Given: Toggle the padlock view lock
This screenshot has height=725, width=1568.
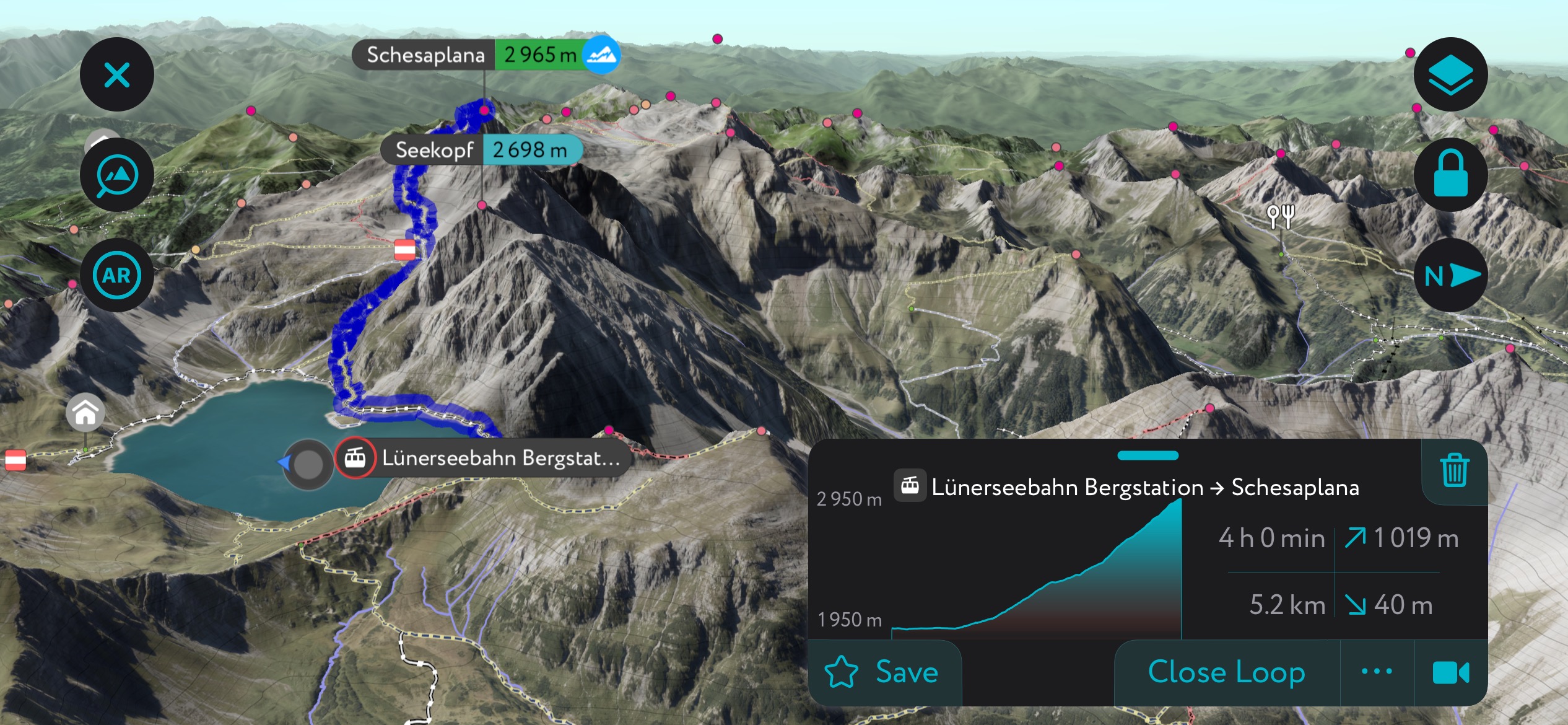Looking at the screenshot, I should pos(1450,175).
